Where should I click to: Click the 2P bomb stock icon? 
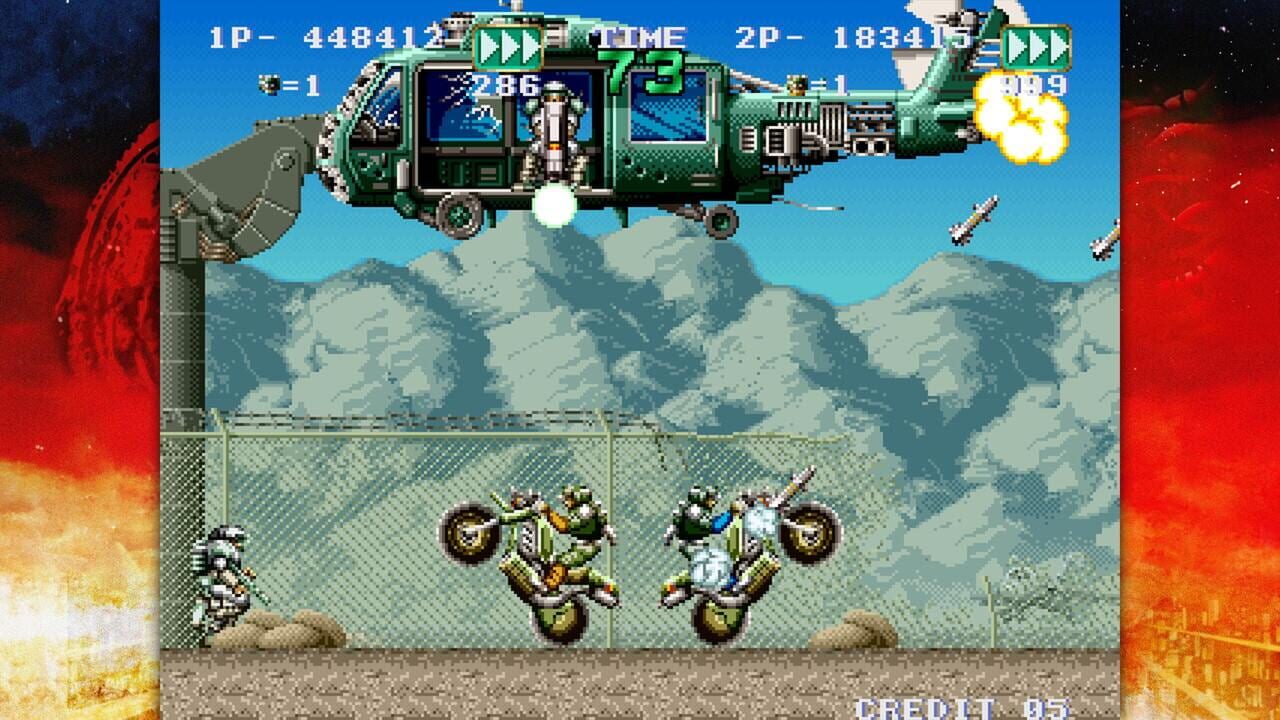pyautogui.click(x=795, y=84)
